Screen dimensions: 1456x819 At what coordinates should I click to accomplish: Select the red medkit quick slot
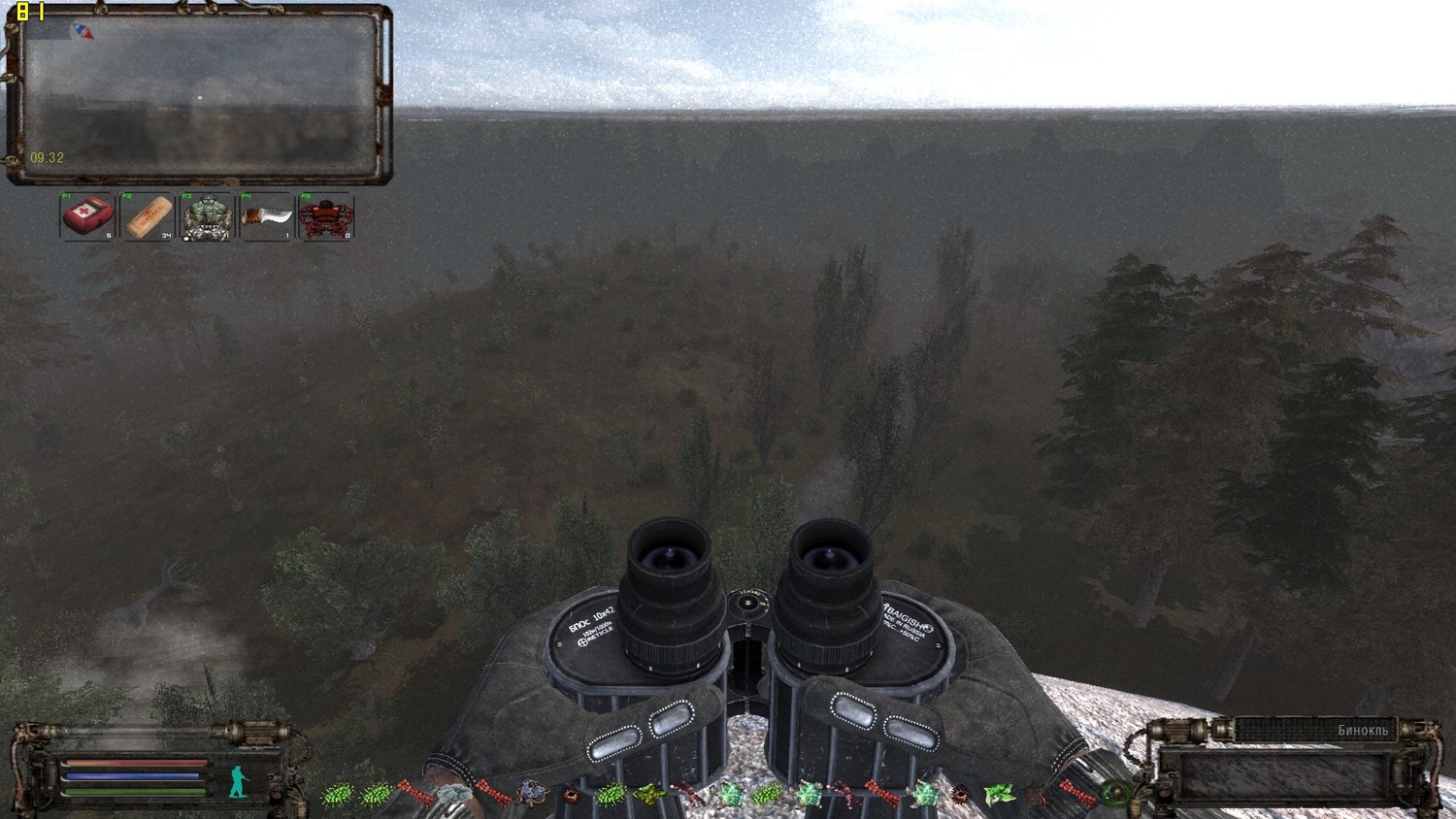[87, 216]
